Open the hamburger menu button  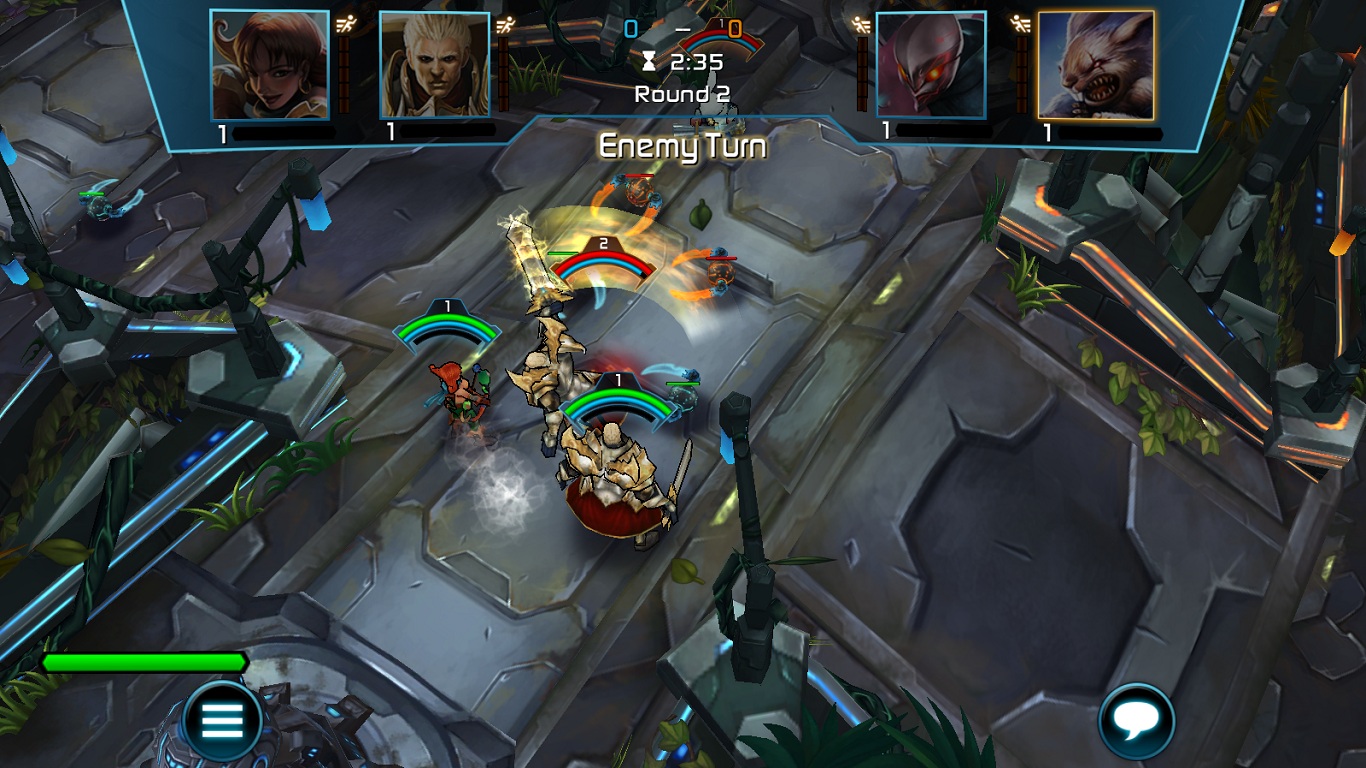[x=222, y=719]
